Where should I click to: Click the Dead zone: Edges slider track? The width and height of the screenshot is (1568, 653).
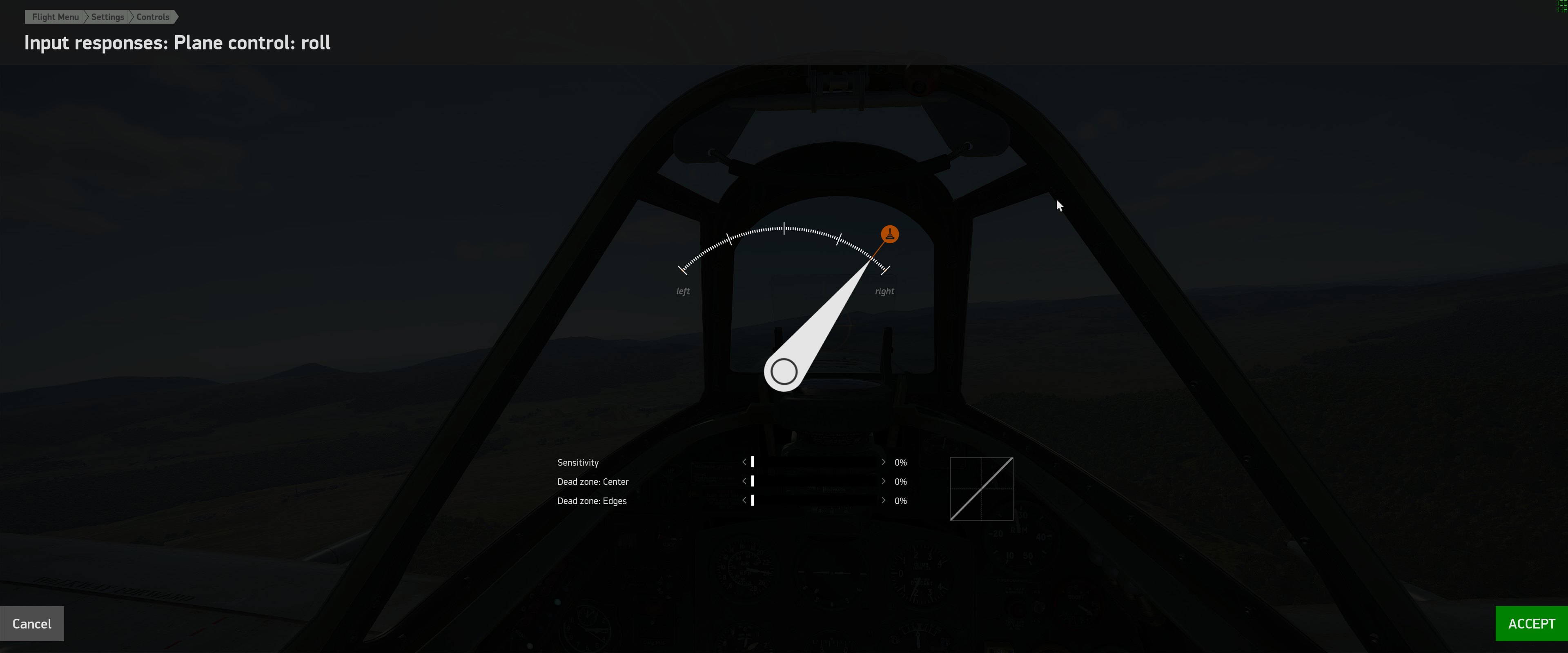click(814, 500)
